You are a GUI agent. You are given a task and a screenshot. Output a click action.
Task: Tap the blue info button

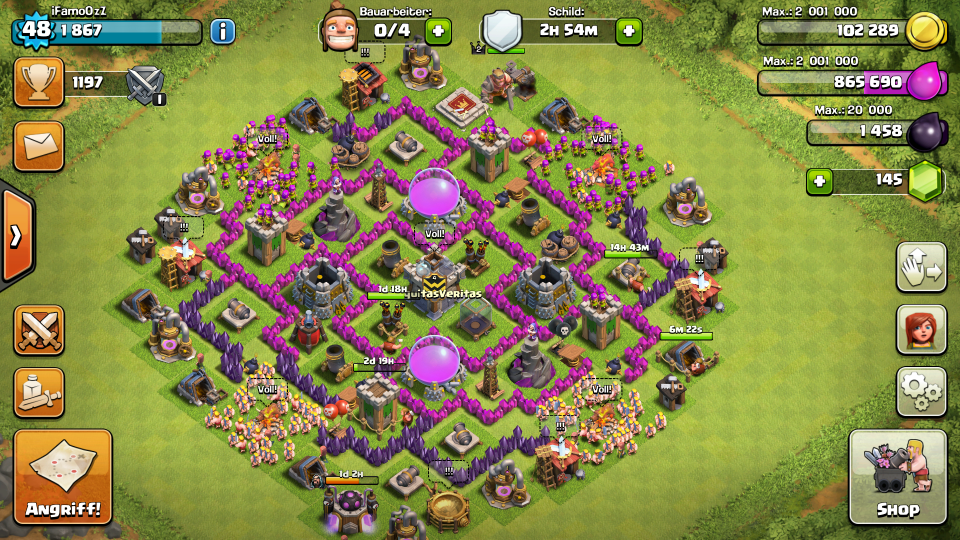tap(222, 31)
